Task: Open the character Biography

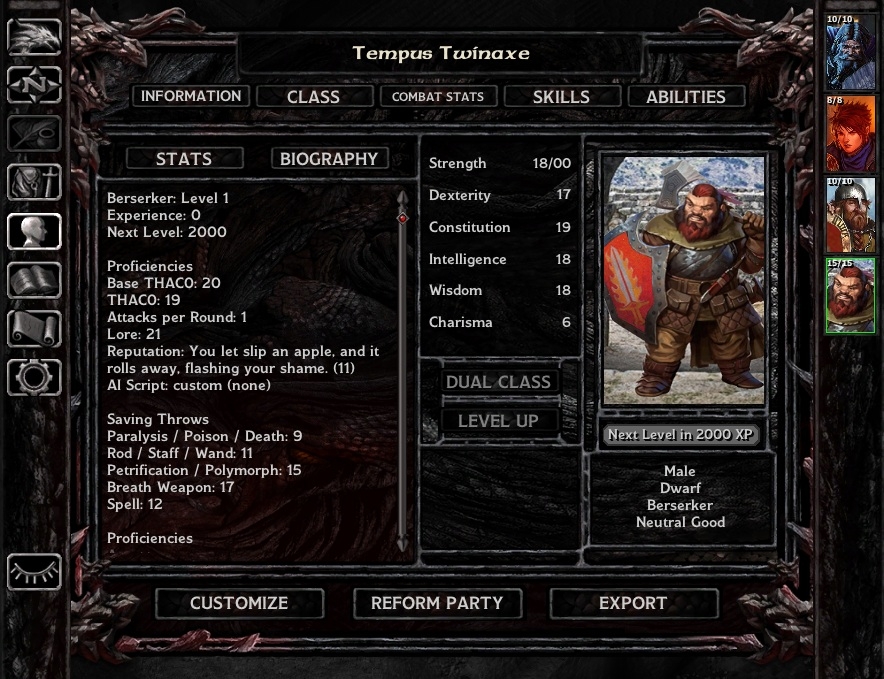Action: 329,158
